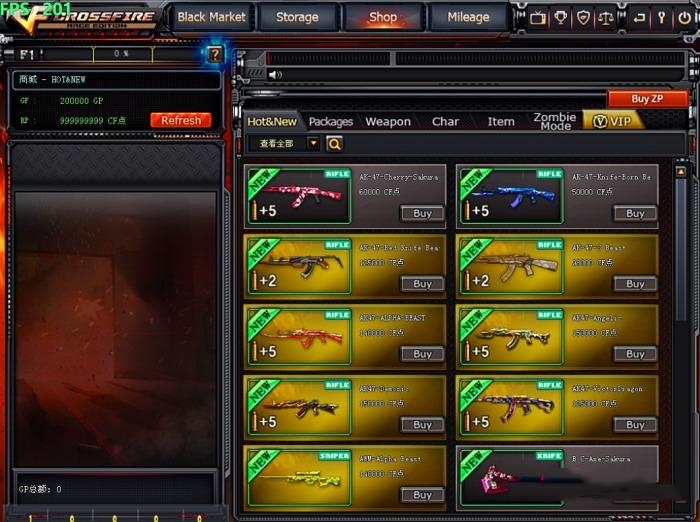The height and width of the screenshot is (522, 700).
Task: Click the magnifying glass search button
Action: tap(334, 144)
